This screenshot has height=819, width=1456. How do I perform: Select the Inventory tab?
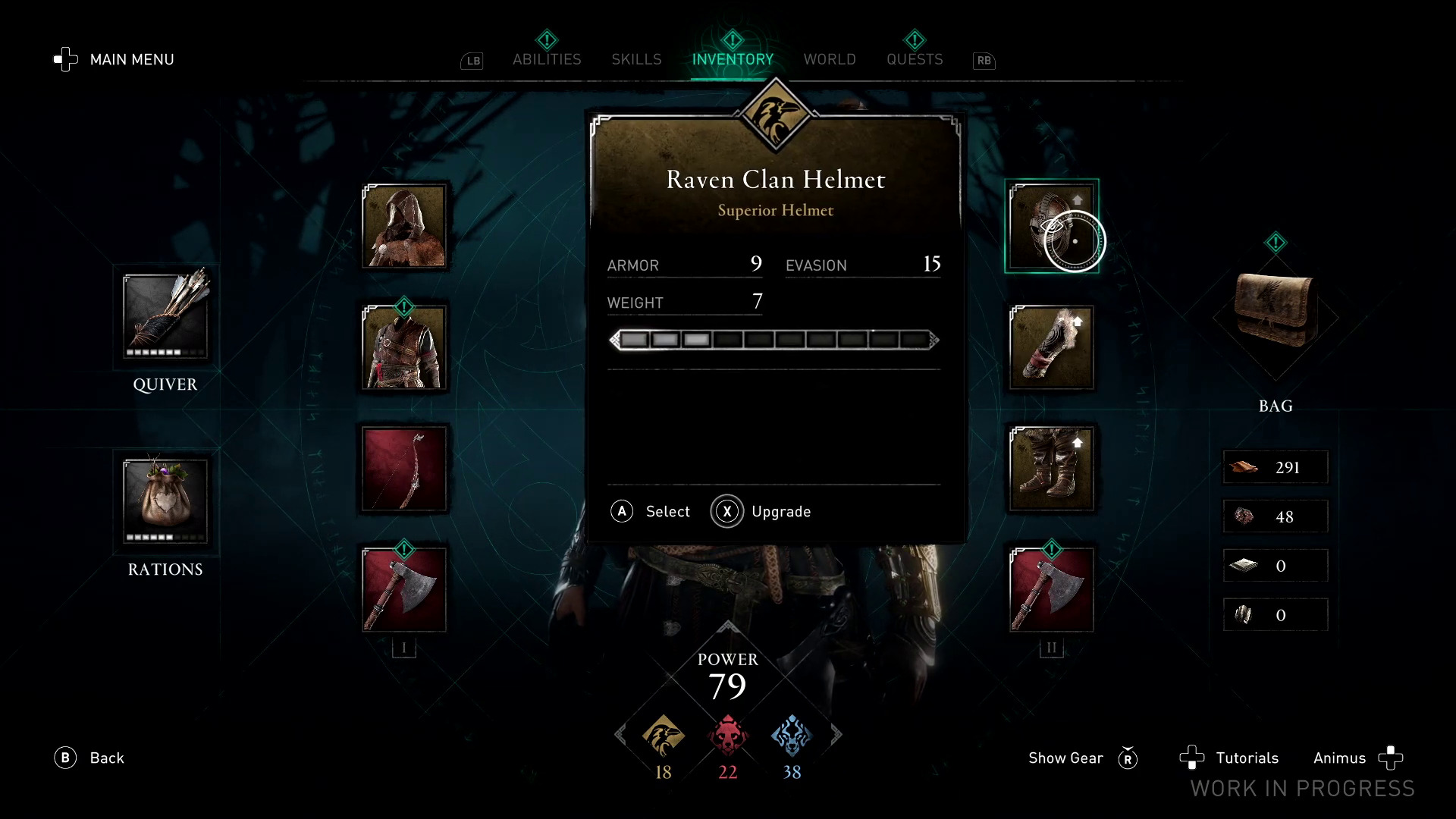[733, 59]
